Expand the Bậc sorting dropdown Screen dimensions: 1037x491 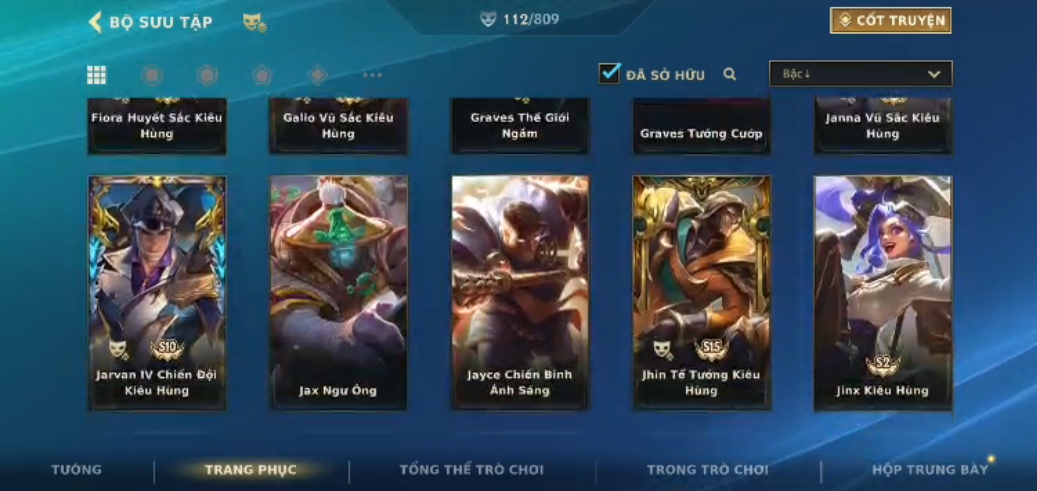click(x=860, y=74)
